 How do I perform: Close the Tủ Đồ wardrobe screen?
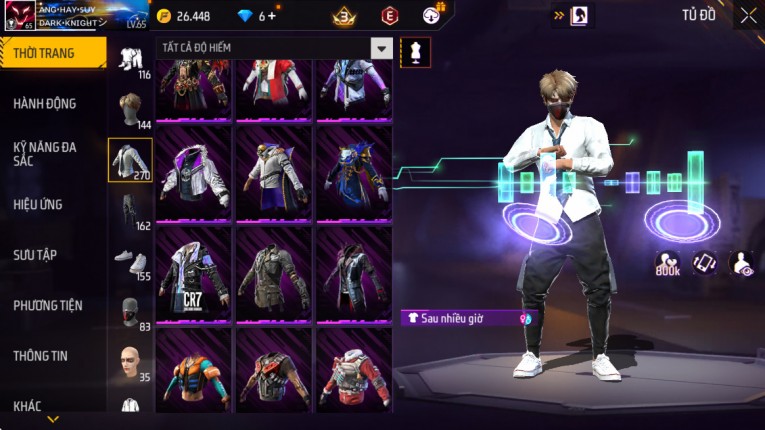click(748, 15)
